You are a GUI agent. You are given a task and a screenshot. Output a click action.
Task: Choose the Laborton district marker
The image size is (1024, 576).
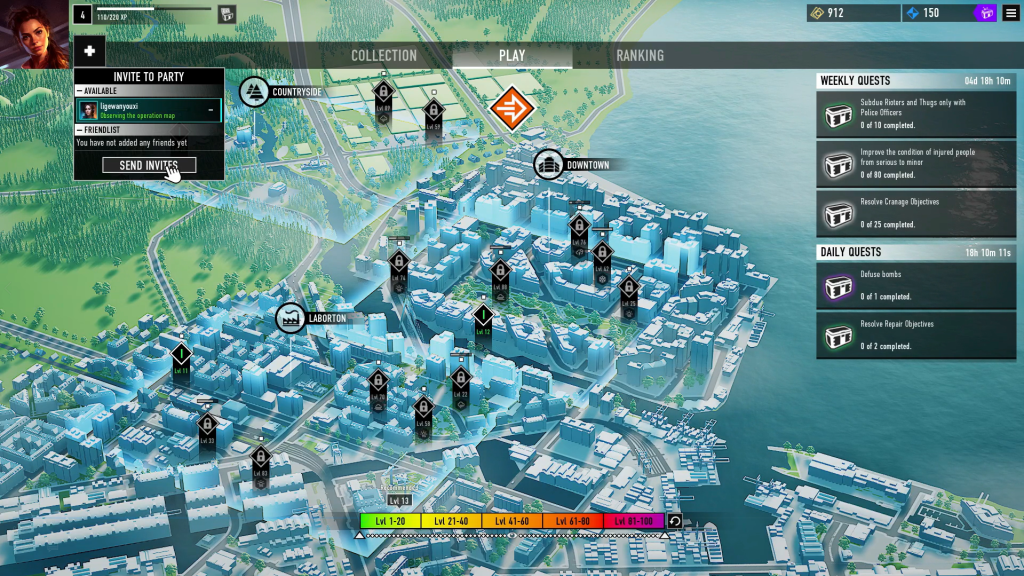point(291,318)
